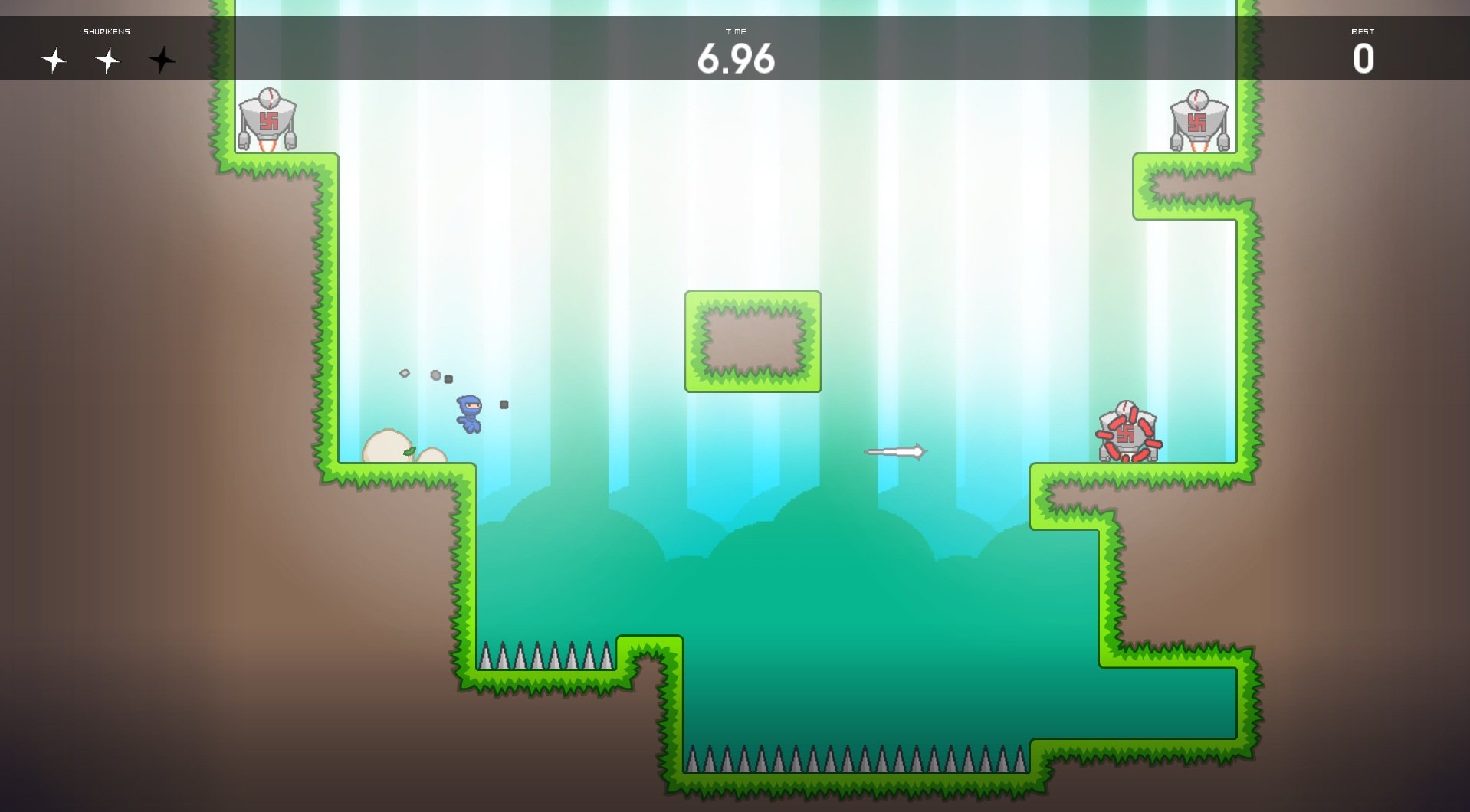This screenshot has width=1470, height=812.
Task: Select the darkened third shuriken icon
Action: click(161, 60)
